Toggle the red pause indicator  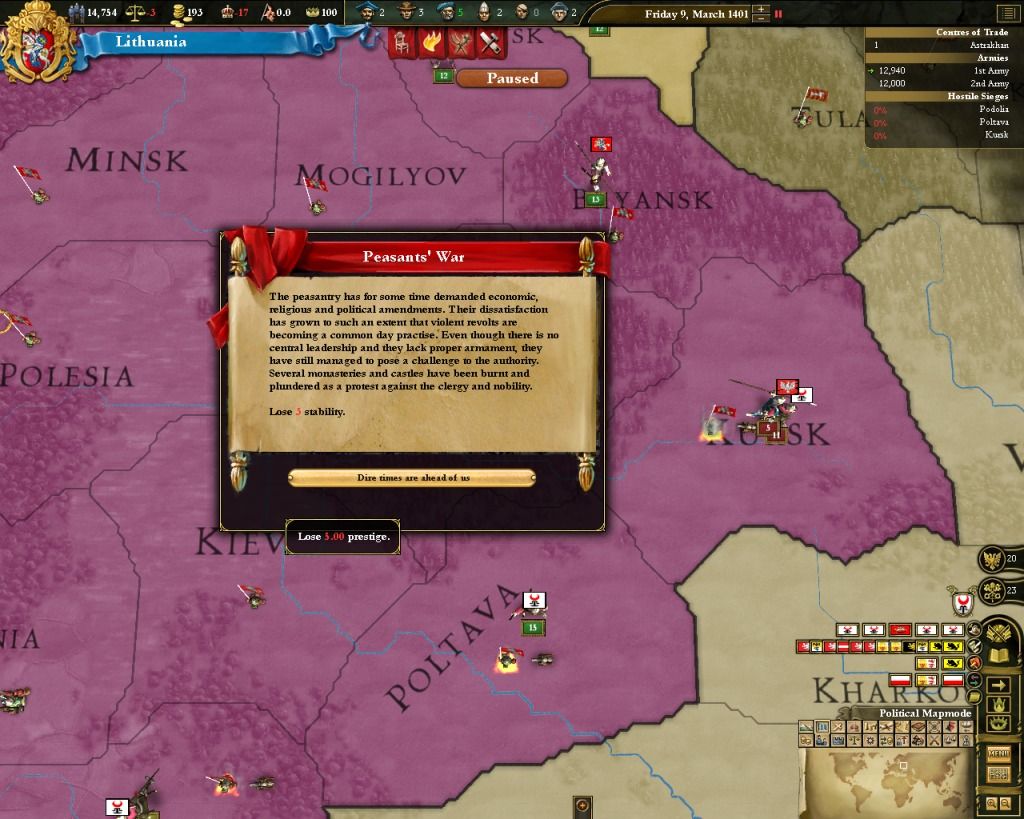pos(778,14)
